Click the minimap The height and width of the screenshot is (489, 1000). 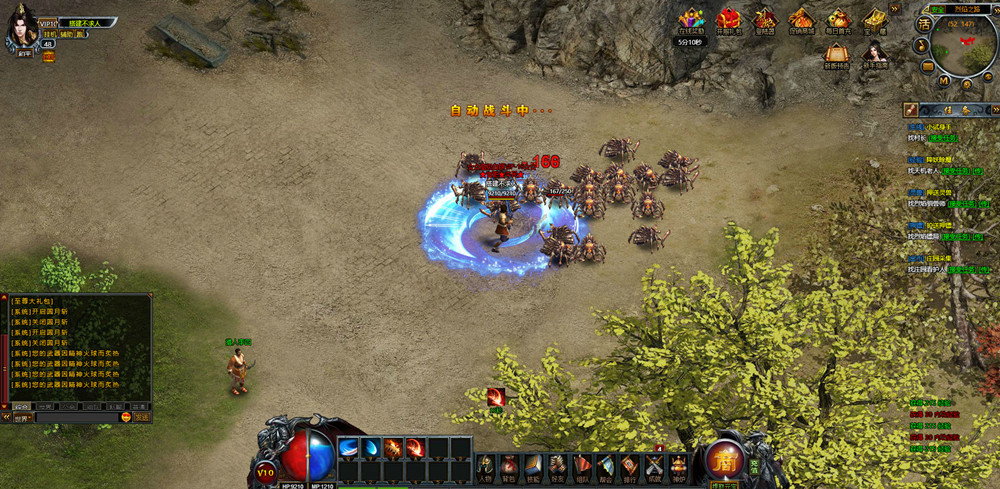[966, 44]
